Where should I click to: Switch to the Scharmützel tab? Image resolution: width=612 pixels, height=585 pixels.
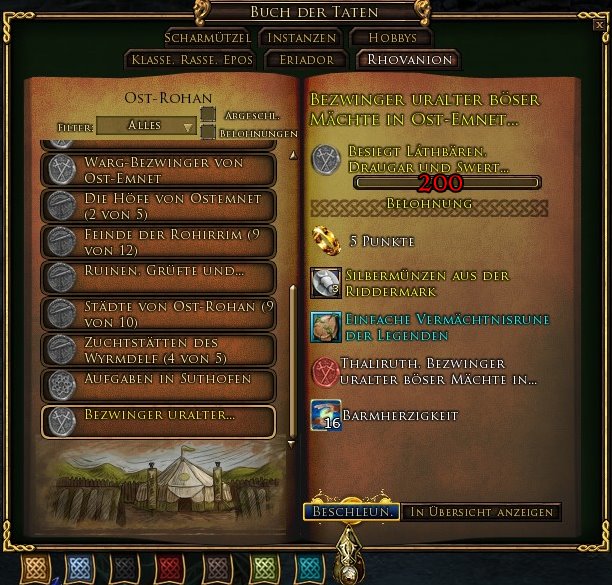tap(208, 38)
